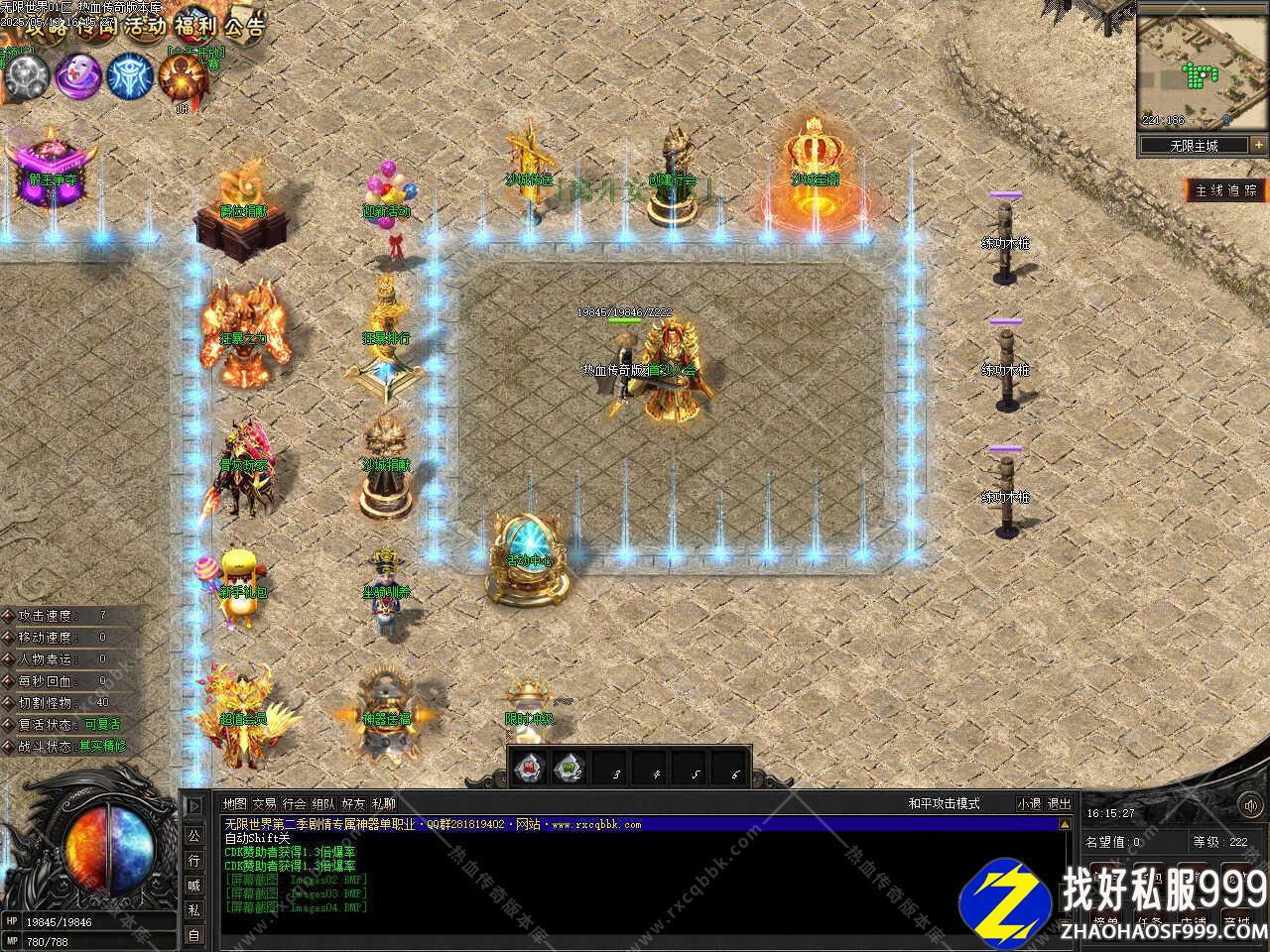Open the 行会 guild tab
Viewport: 1270px width, 952px height.
294,804
